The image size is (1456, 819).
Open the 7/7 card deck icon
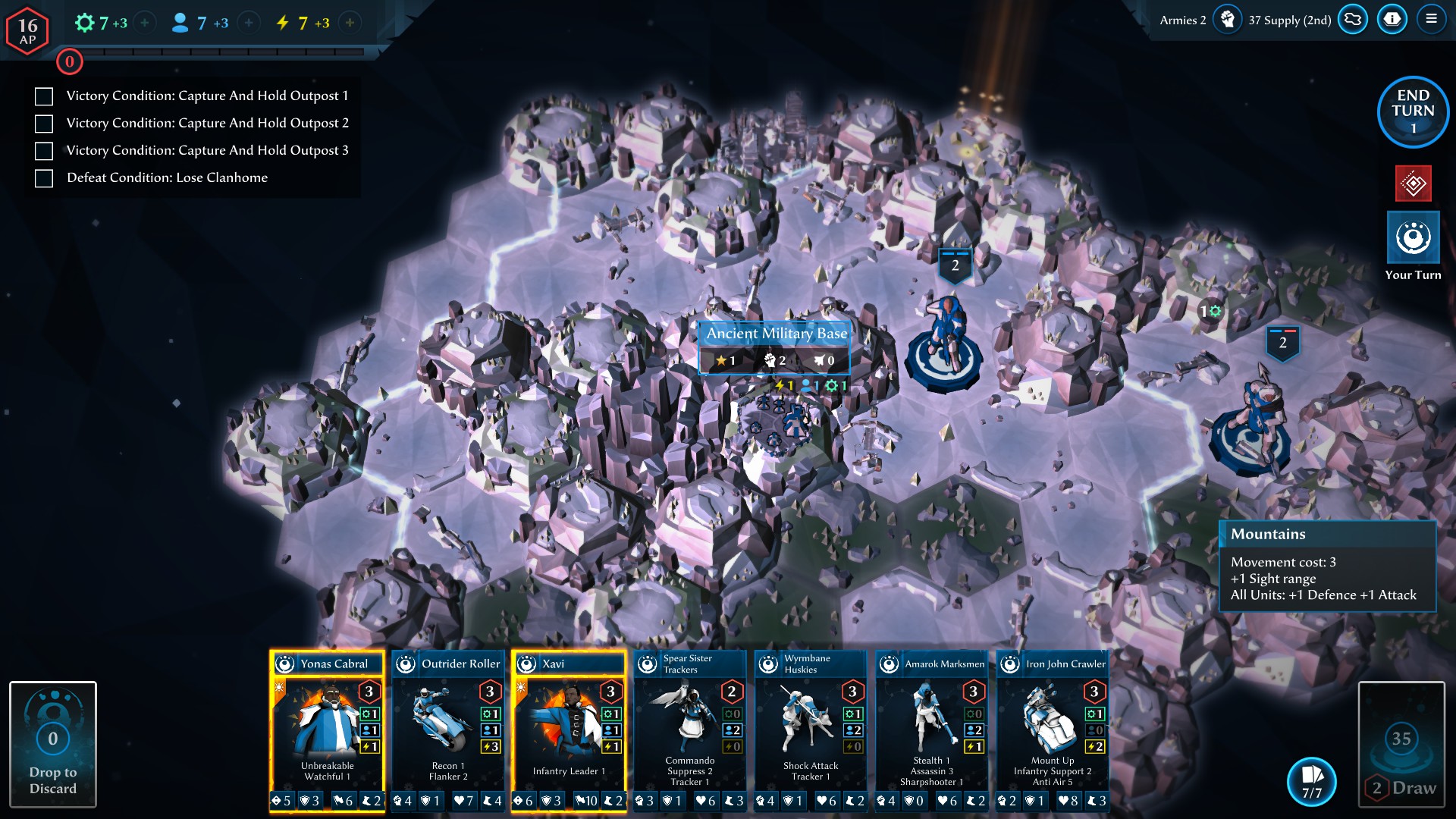tap(1310, 782)
